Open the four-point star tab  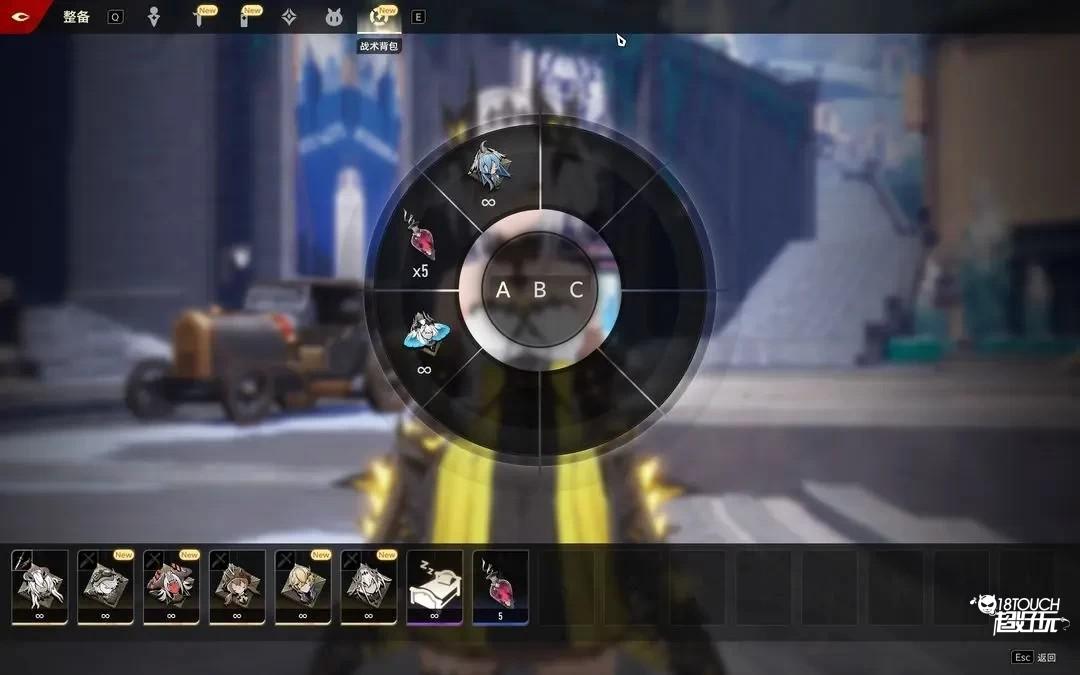coord(288,17)
